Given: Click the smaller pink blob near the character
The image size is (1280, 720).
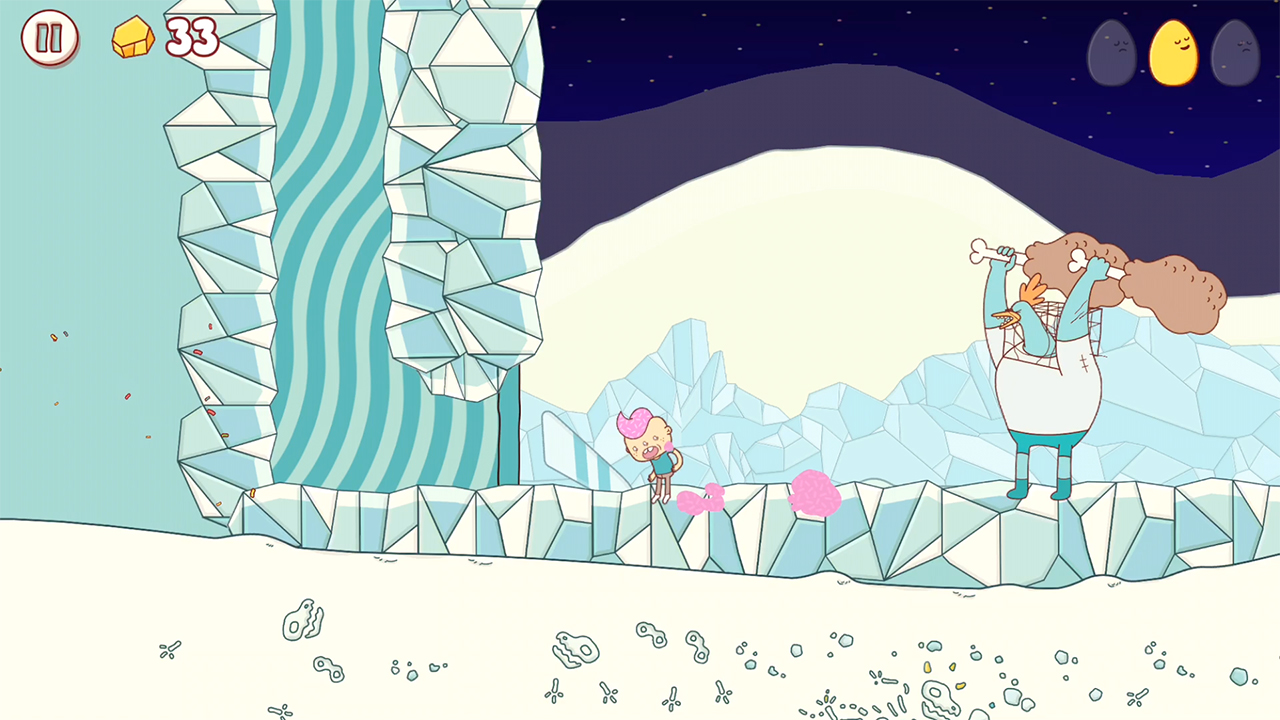Looking at the screenshot, I should pyautogui.click(x=703, y=500).
